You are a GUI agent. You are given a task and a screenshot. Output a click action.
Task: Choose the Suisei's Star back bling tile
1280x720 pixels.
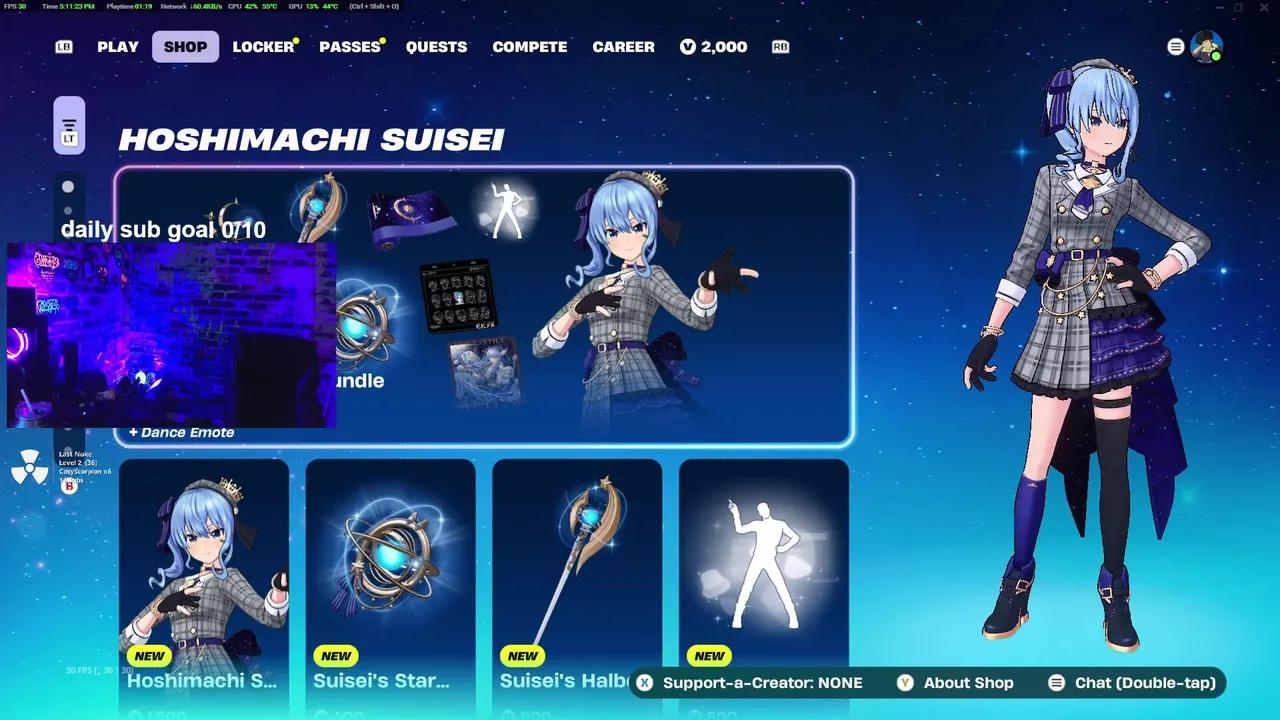390,580
